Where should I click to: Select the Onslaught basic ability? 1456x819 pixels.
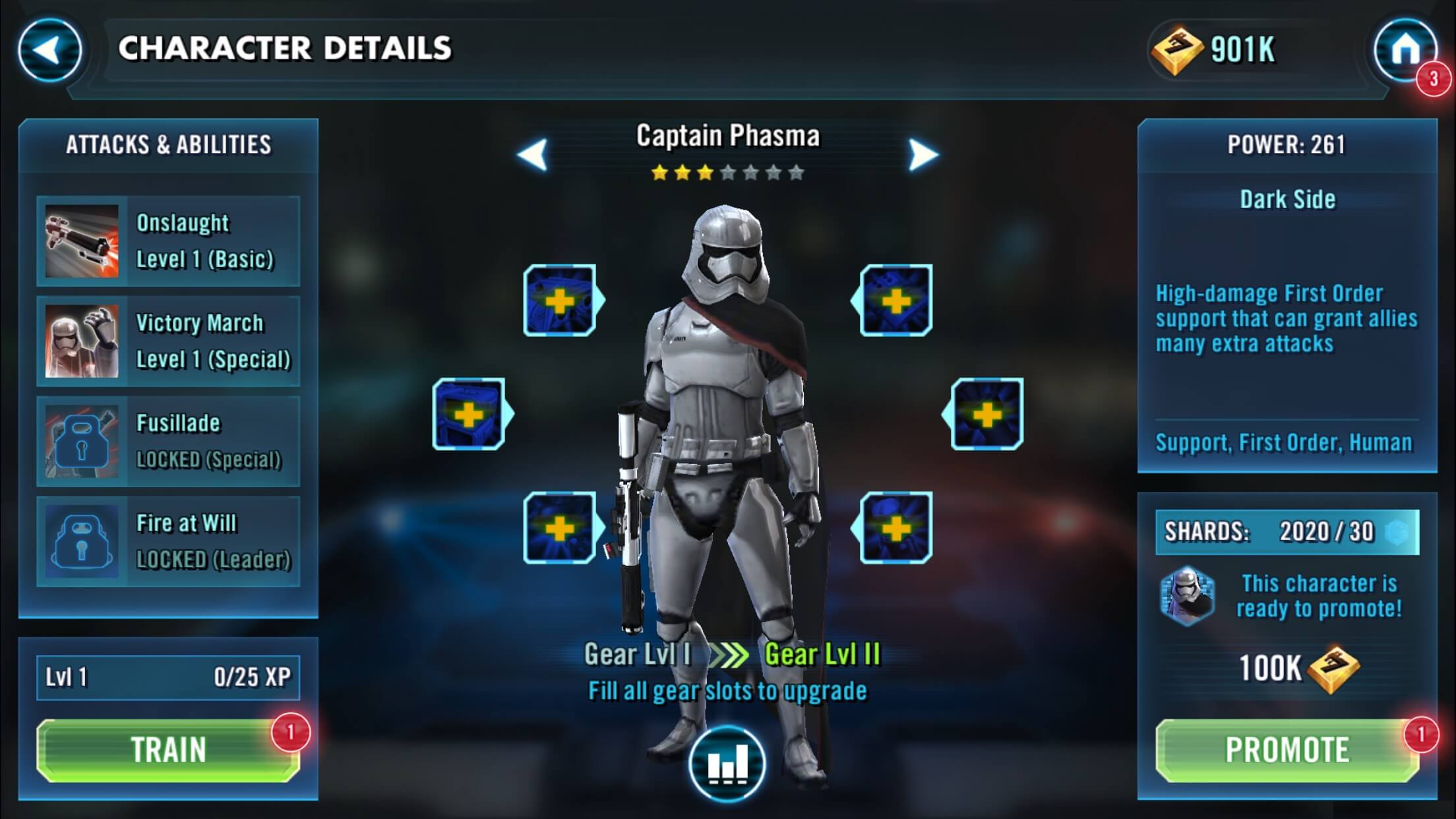tap(168, 241)
